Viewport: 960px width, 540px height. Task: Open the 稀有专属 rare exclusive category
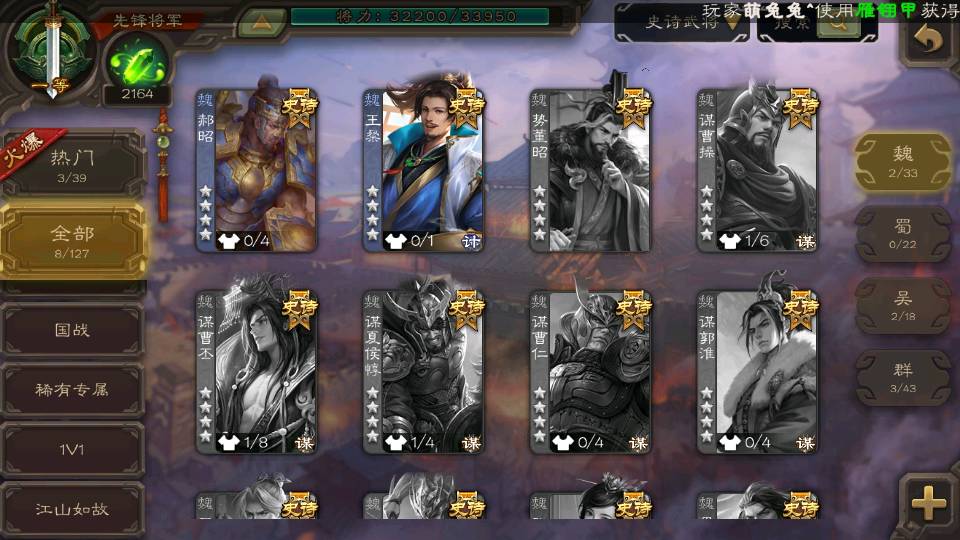72,389
